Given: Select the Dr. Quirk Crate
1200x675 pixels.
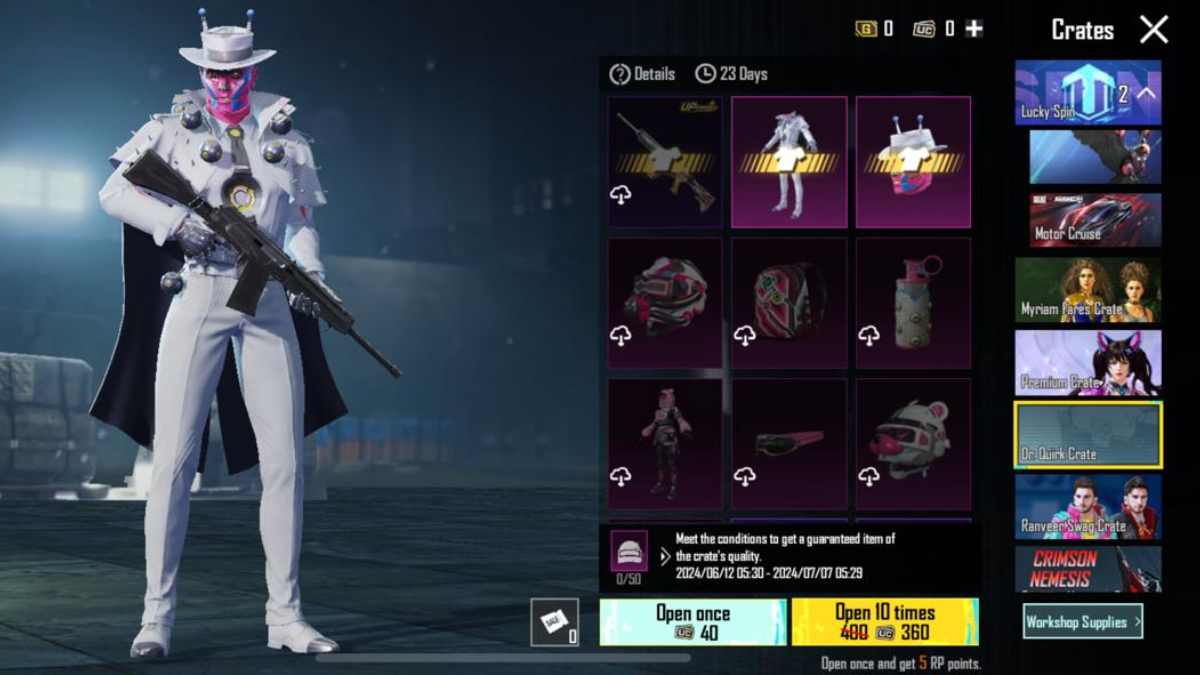Looking at the screenshot, I should (x=1088, y=435).
